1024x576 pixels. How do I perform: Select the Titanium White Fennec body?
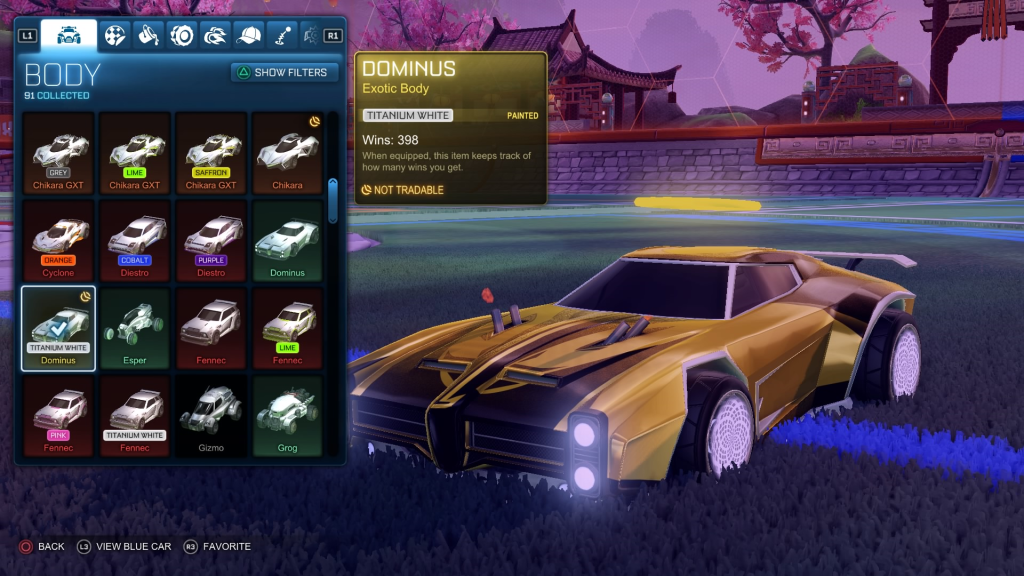[134, 415]
